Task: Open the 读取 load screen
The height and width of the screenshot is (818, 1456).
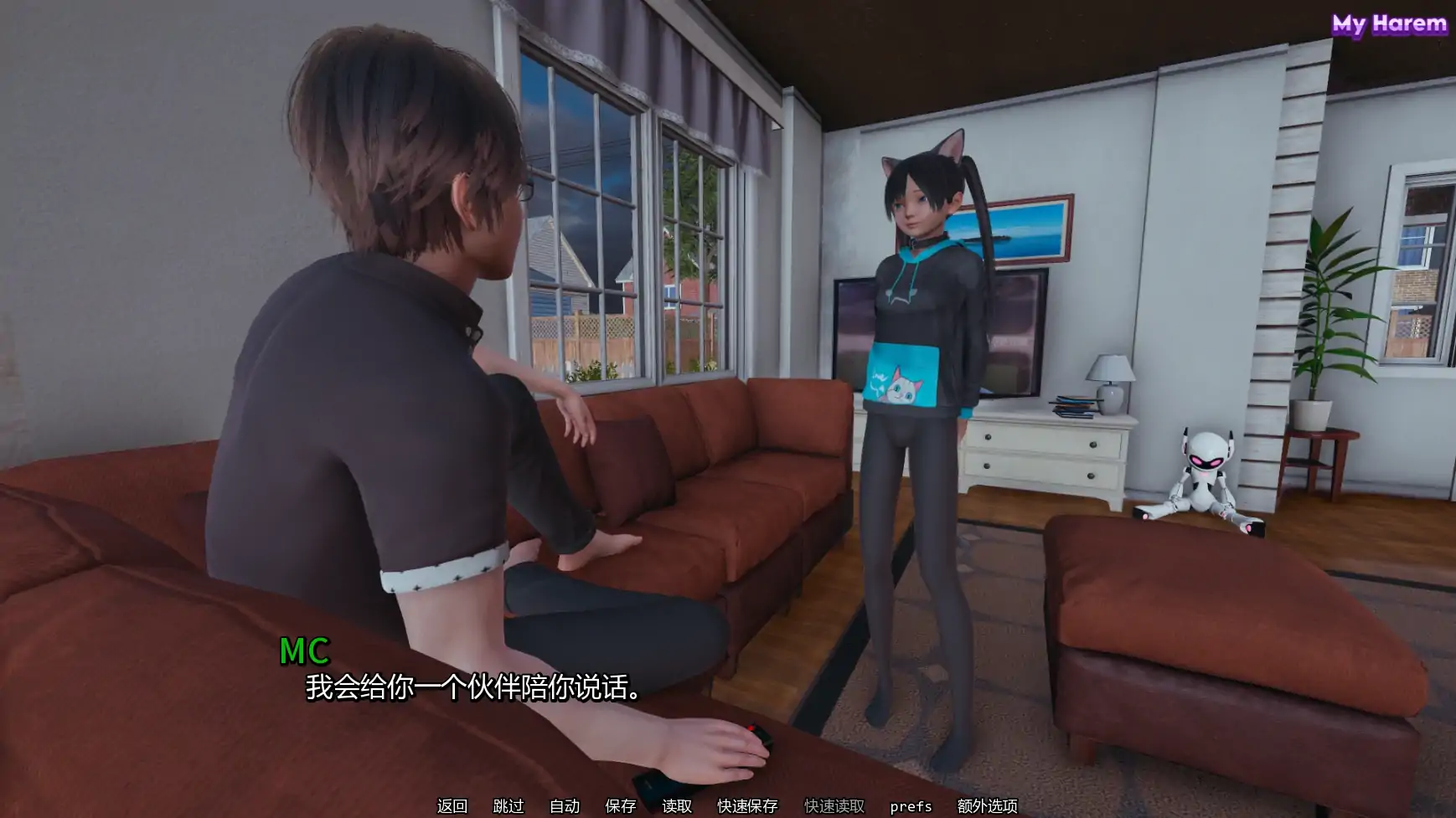Action: click(x=678, y=806)
